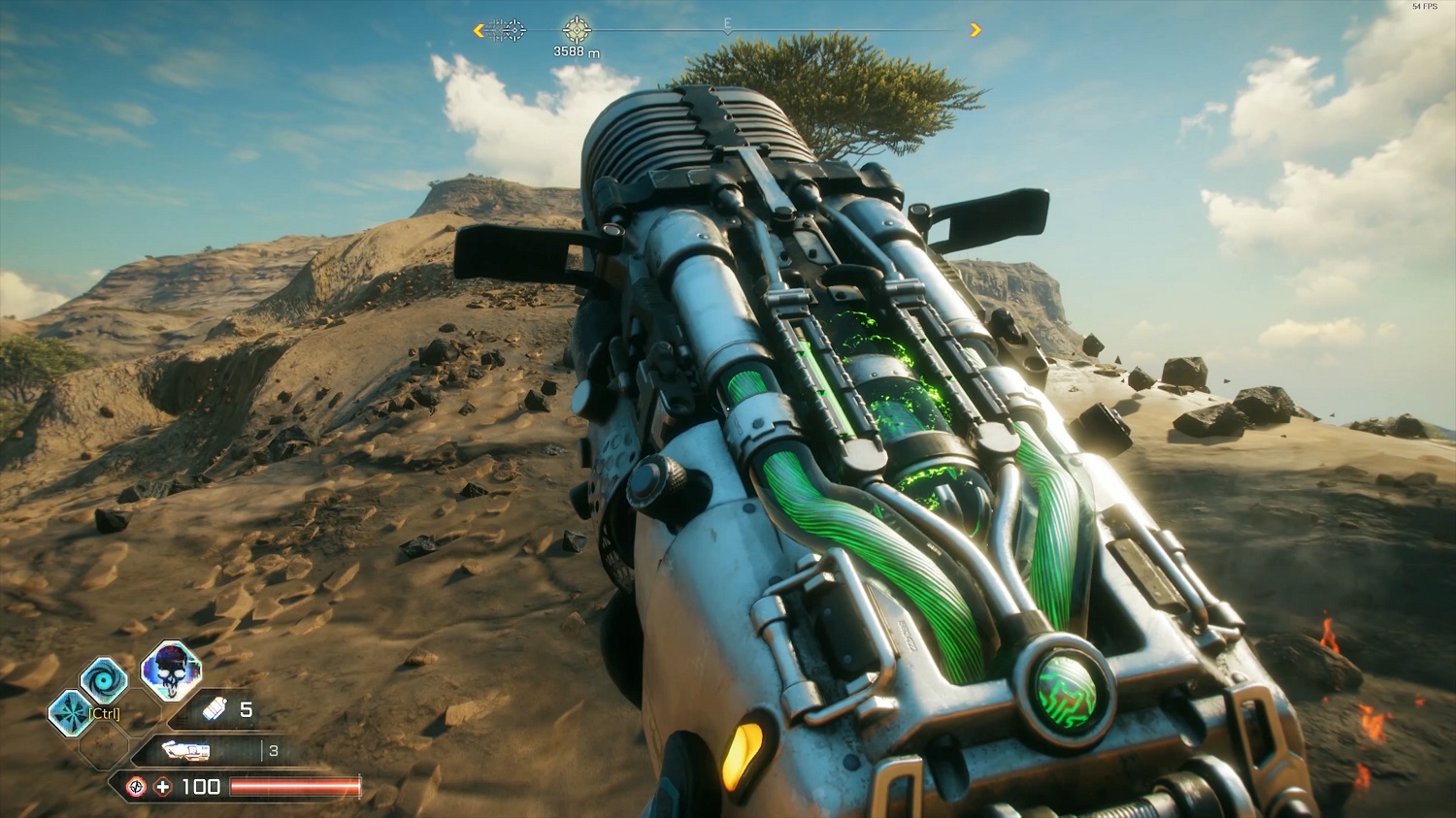Click the right yellow compass arrow
Image resolution: width=1456 pixels, height=818 pixels.
click(x=976, y=30)
